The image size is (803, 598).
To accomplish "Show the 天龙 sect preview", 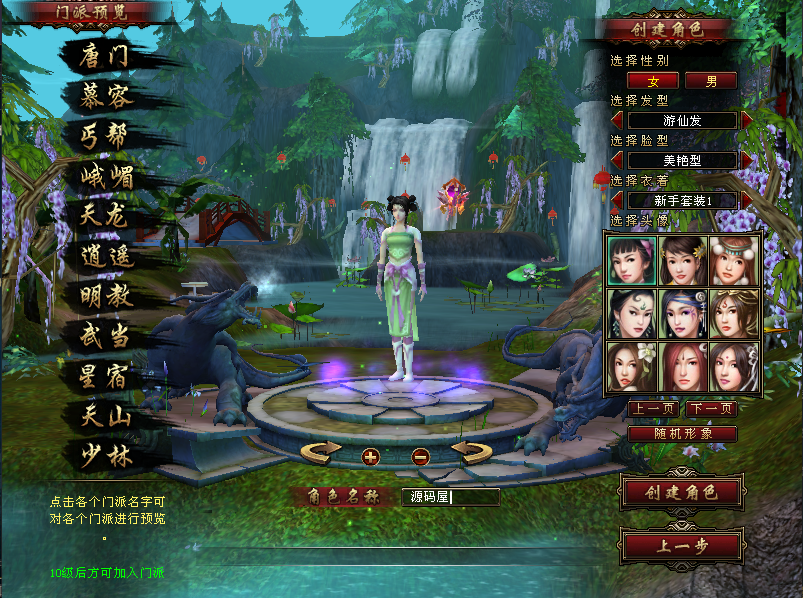I will 105,216.
